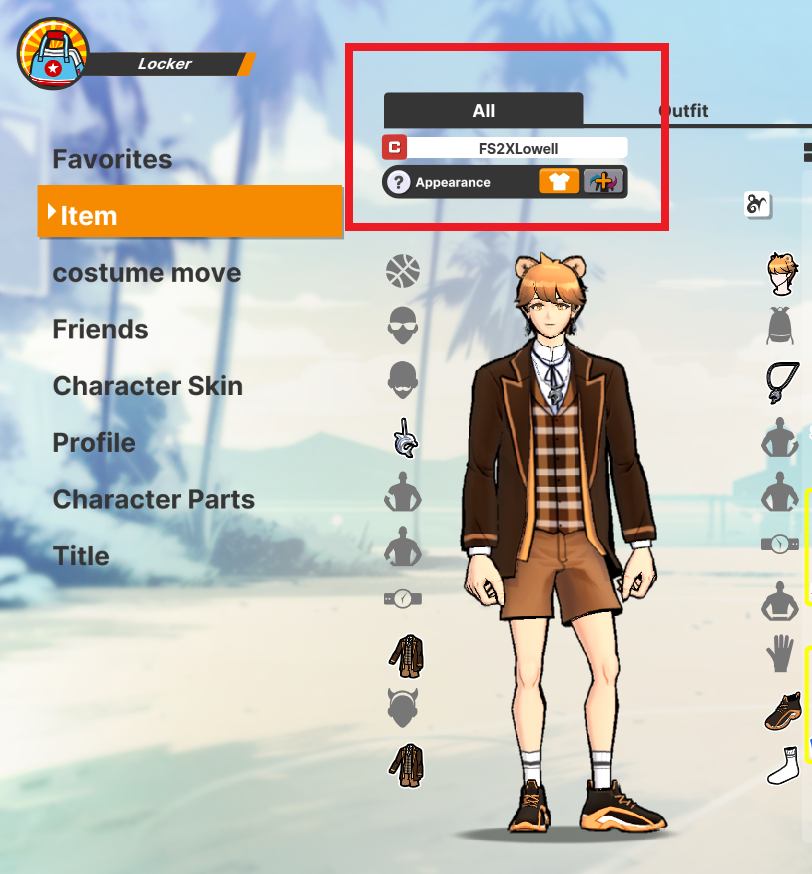Open the Profile section
Image resolution: width=812 pixels, height=874 pixels.
pos(94,443)
